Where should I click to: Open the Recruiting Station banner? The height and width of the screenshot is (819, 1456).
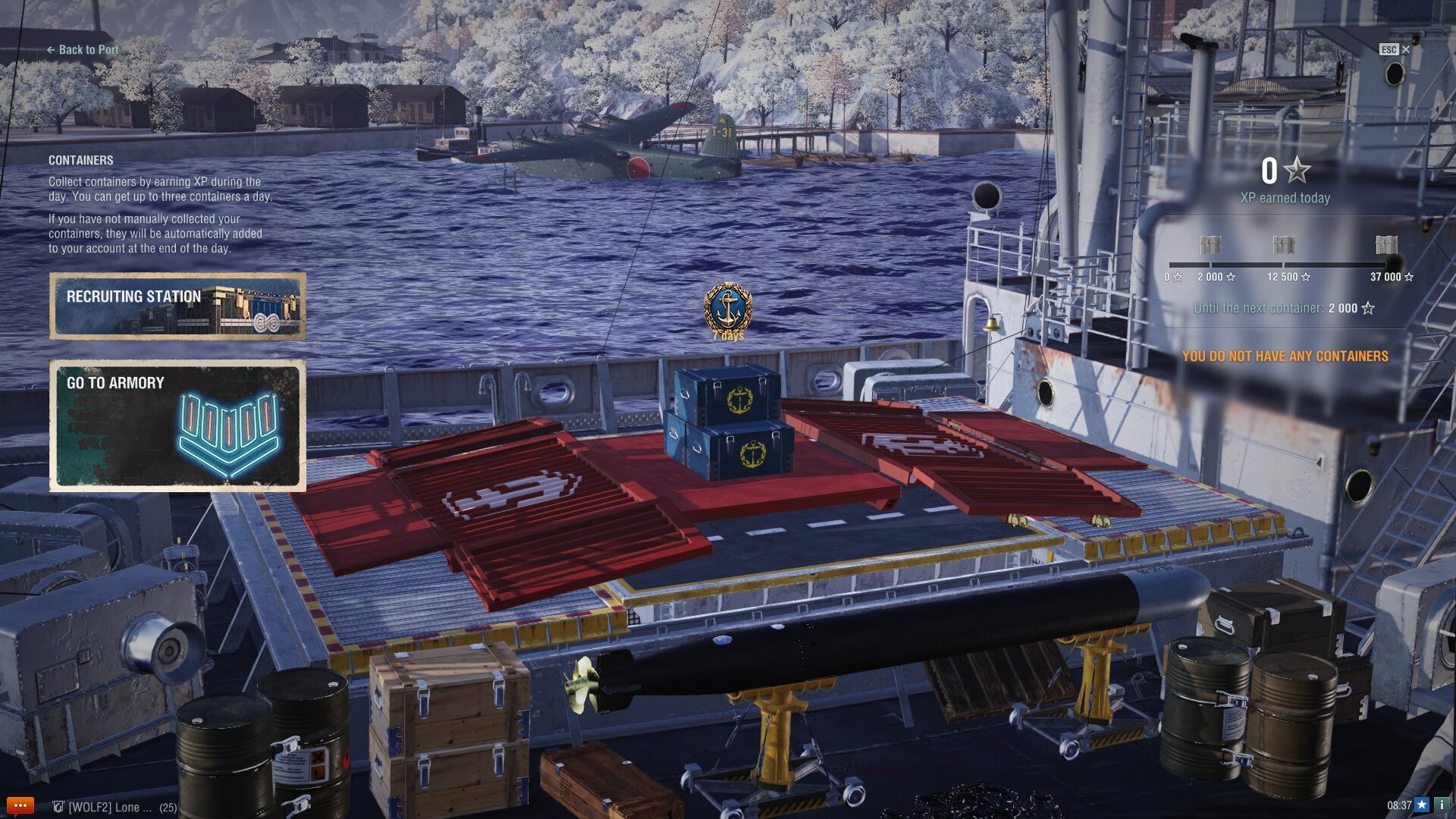[x=178, y=306]
